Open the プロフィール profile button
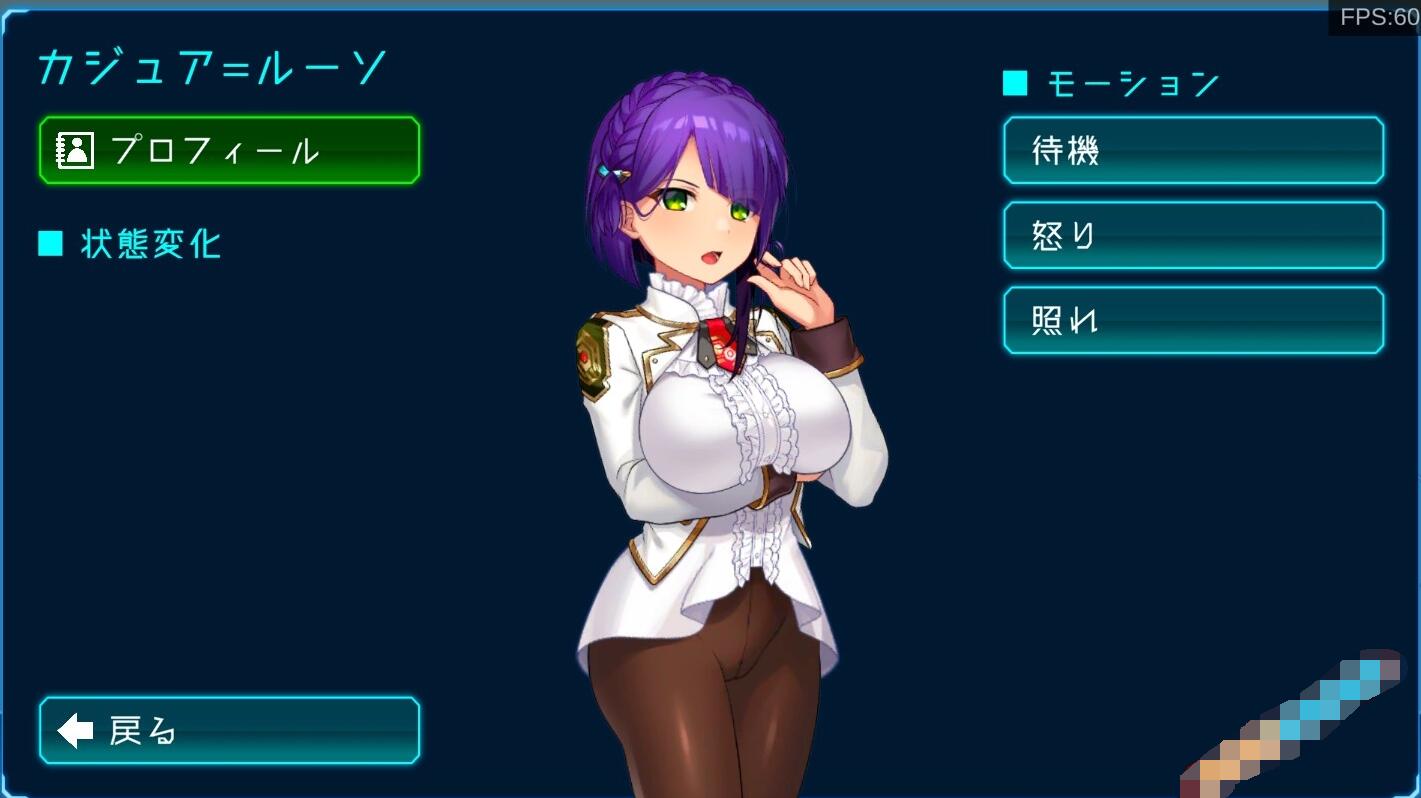Screen dimensions: 1421x798 click(229, 151)
